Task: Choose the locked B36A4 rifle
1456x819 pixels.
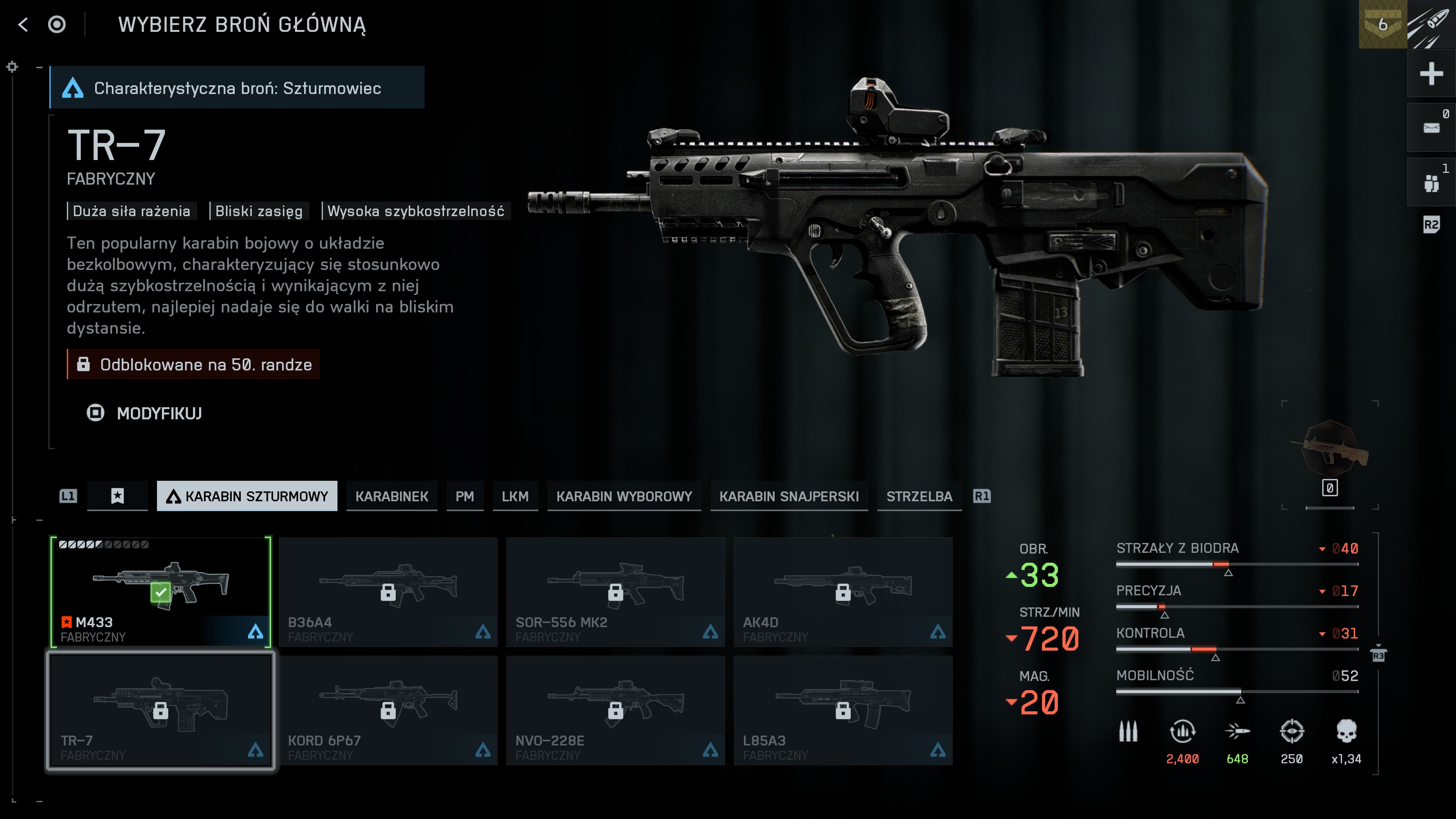Action: [x=388, y=591]
